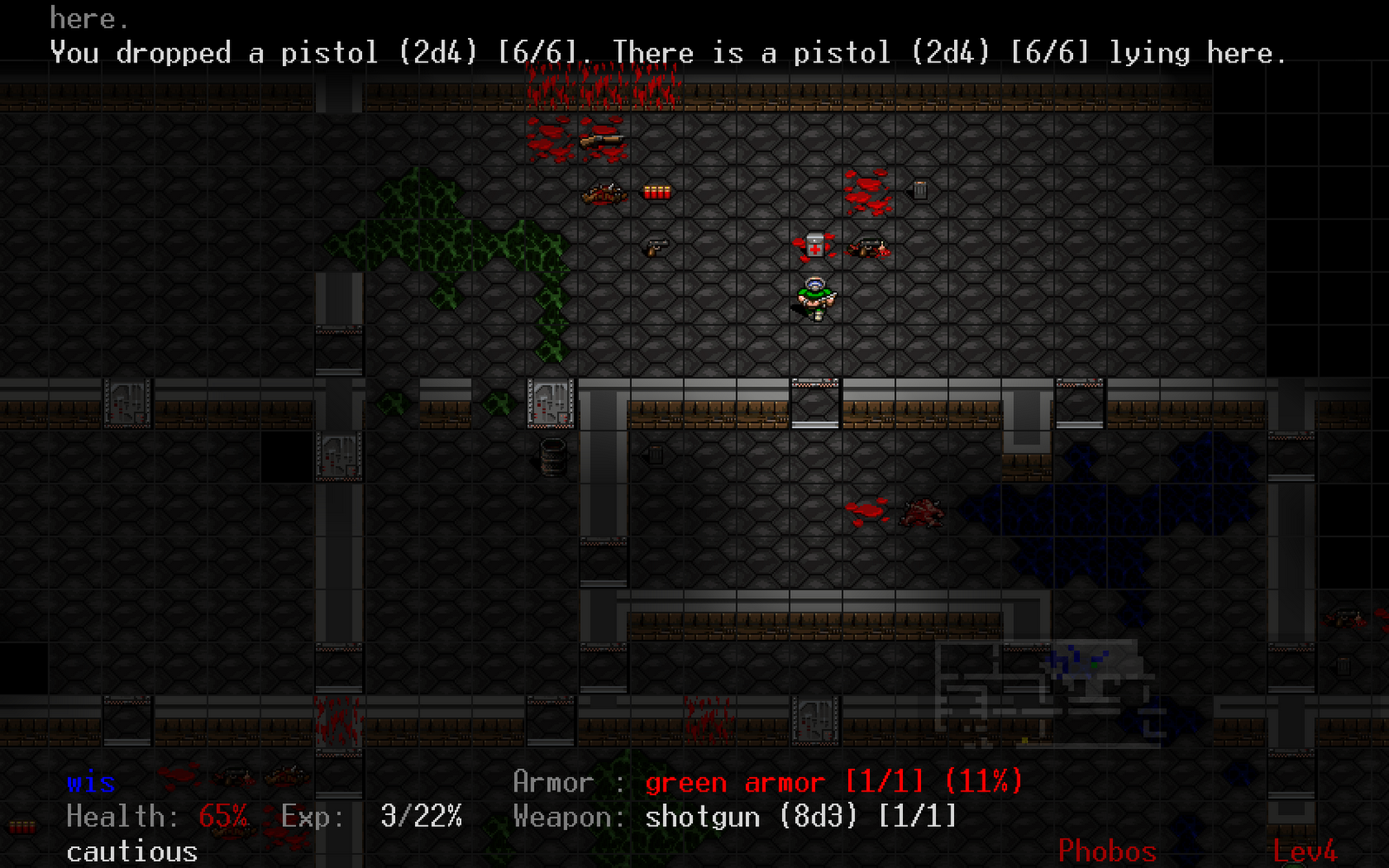Image resolution: width=1389 pixels, height=868 pixels.
Task: Toggle the closed door south of the player
Action: (x=814, y=401)
